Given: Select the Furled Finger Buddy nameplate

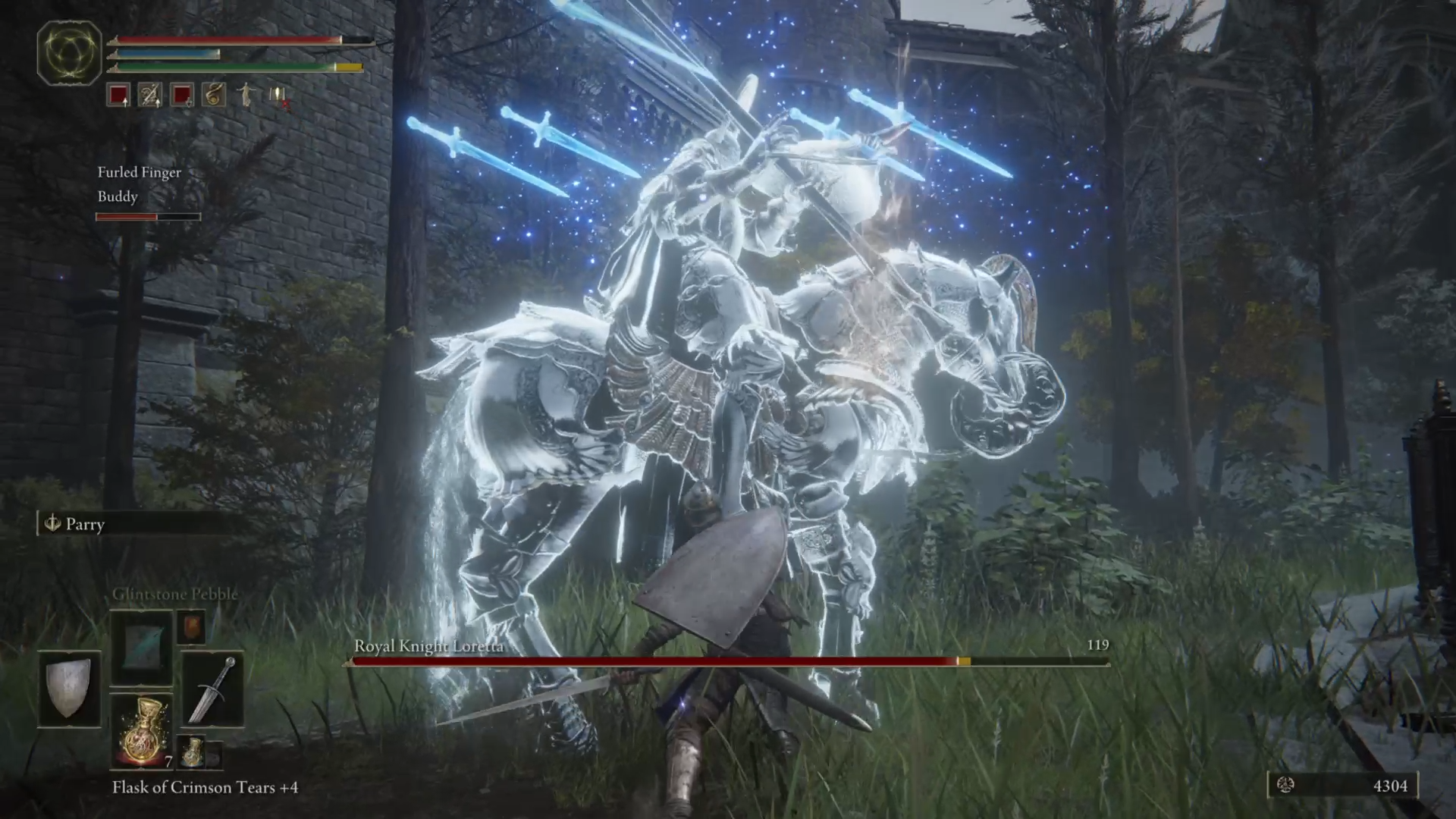Looking at the screenshot, I should pyautogui.click(x=138, y=184).
